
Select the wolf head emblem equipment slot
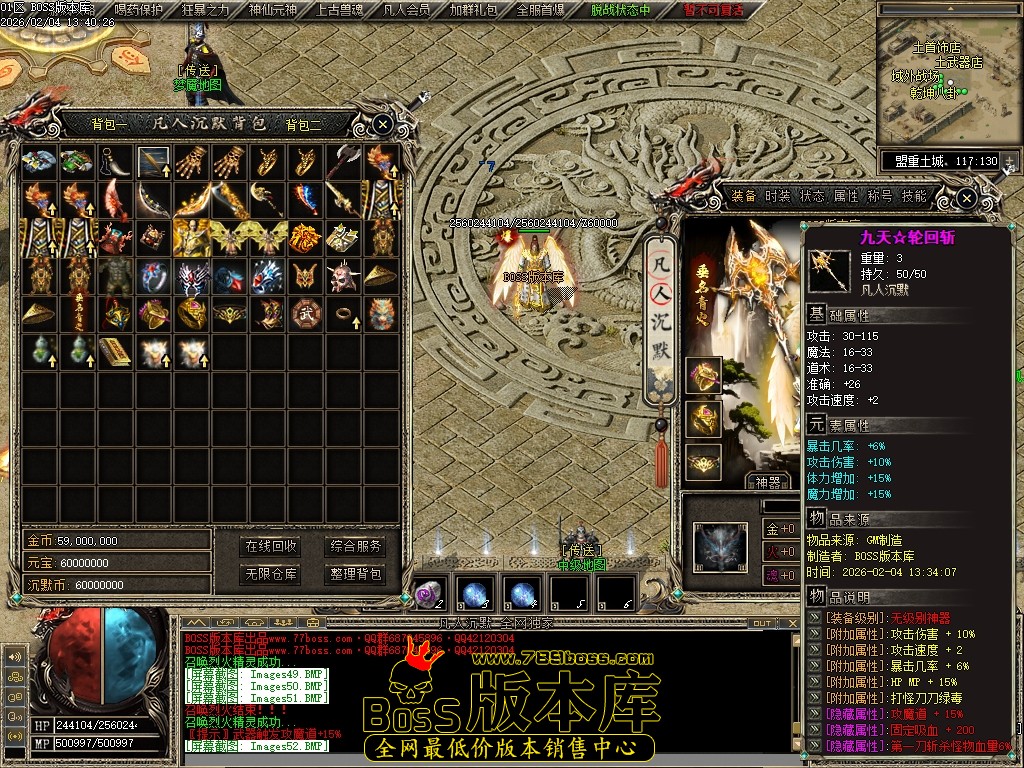tap(720, 548)
